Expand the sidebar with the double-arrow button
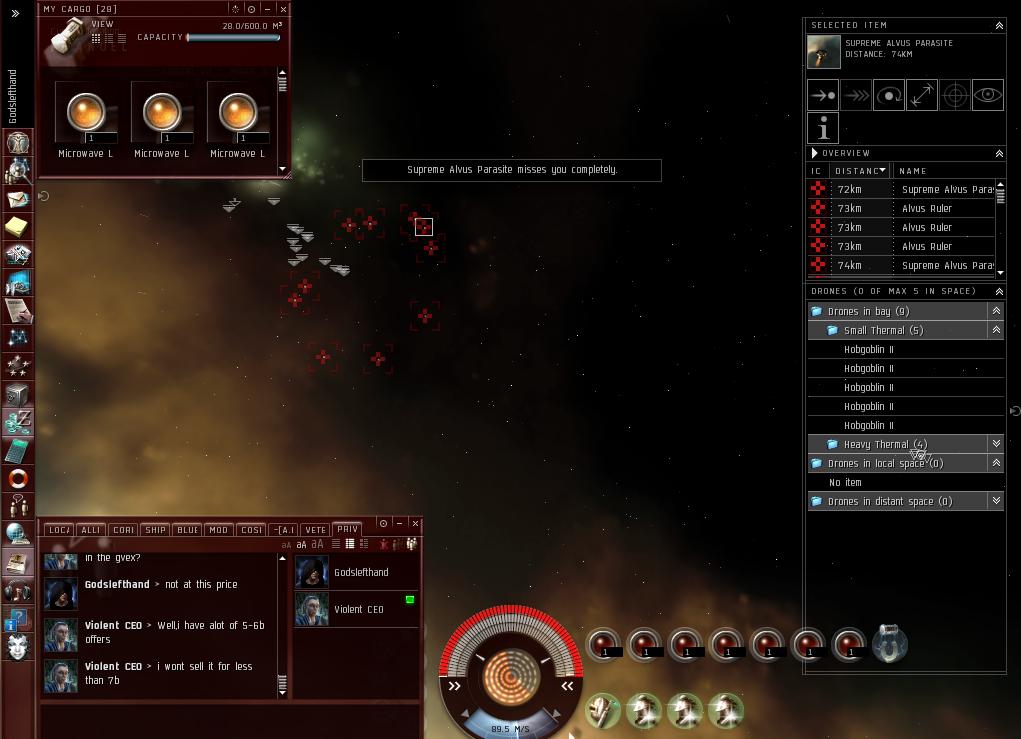Image resolution: width=1021 pixels, height=739 pixels. 15,14
